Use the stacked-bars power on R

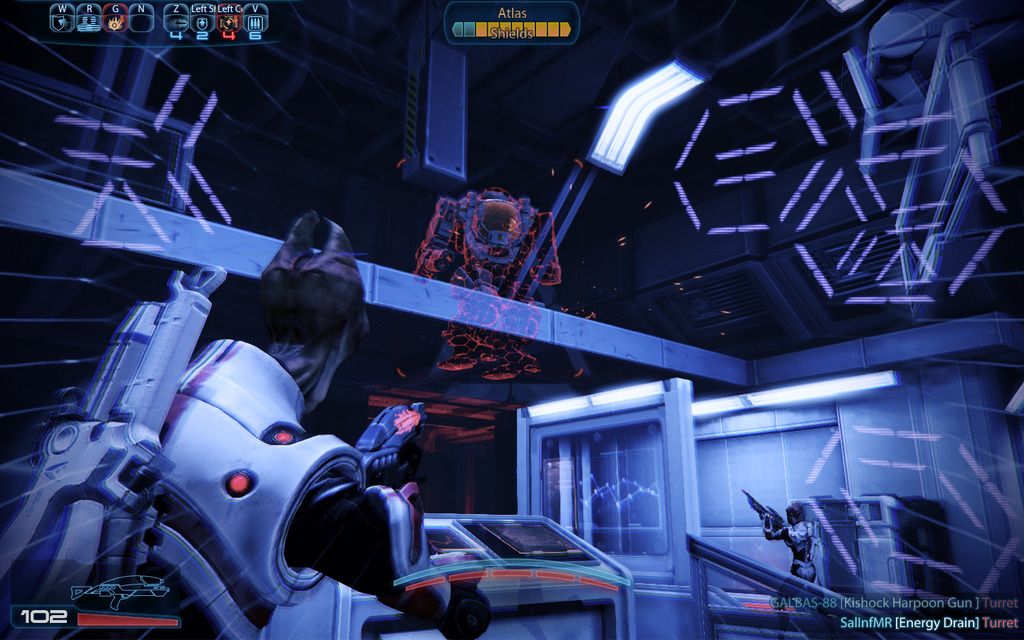click(x=88, y=20)
